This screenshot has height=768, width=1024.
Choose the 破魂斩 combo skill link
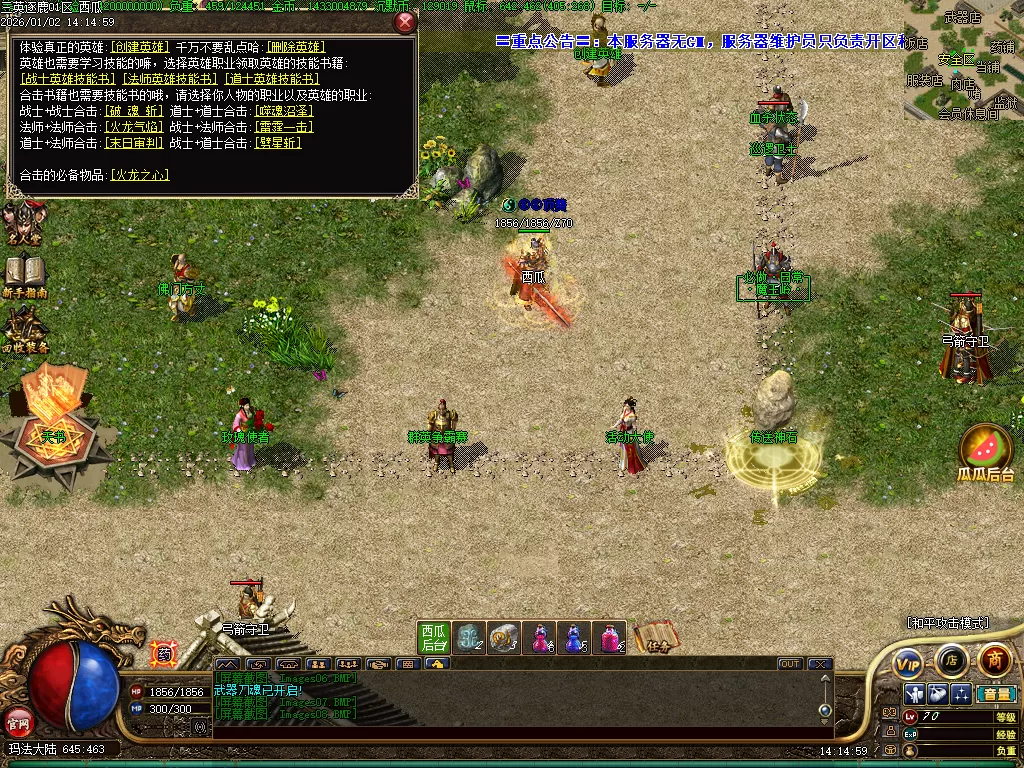pyautogui.click(x=133, y=111)
